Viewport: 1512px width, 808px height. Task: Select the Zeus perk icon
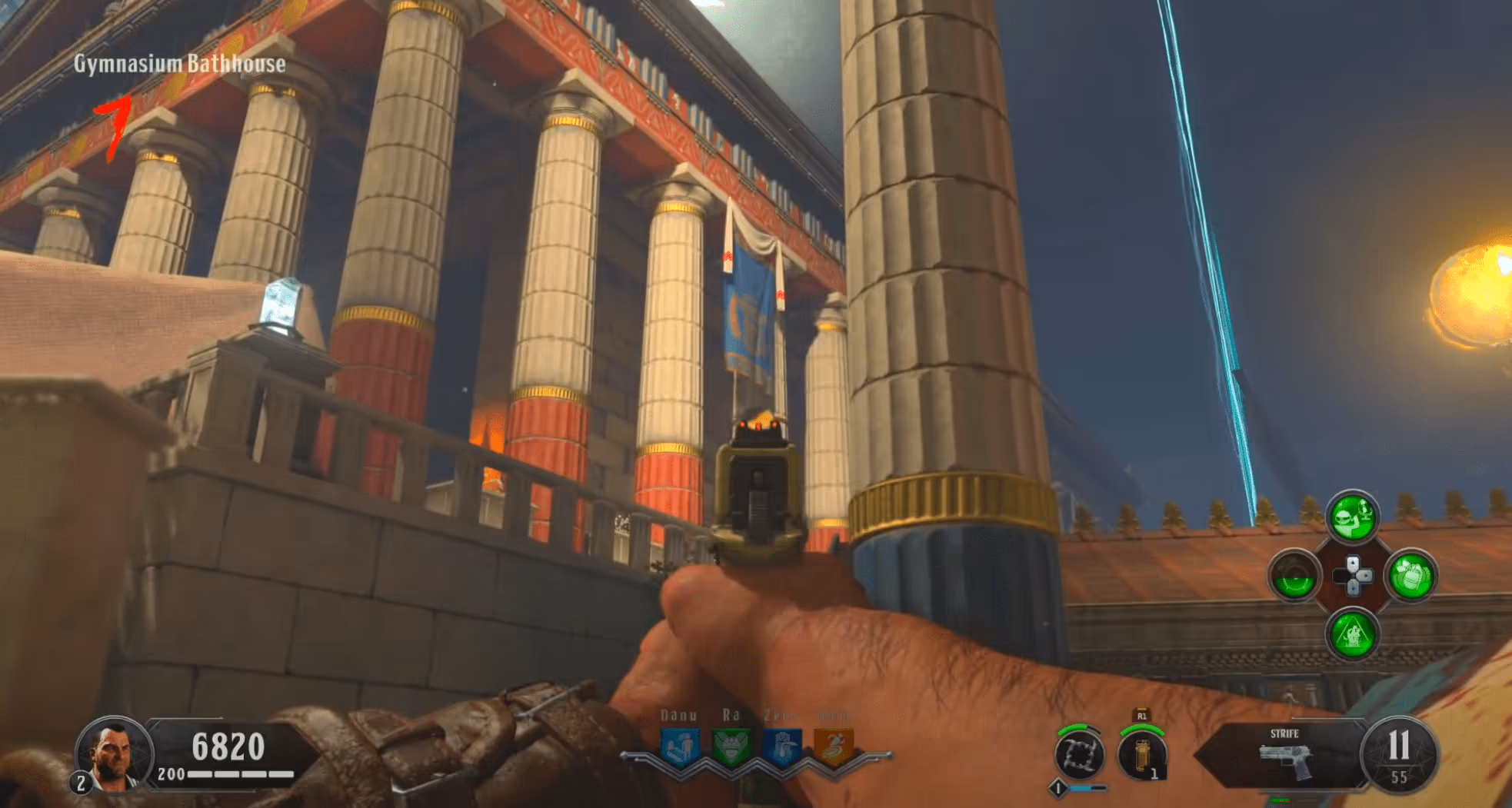pyautogui.click(x=781, y=746)
